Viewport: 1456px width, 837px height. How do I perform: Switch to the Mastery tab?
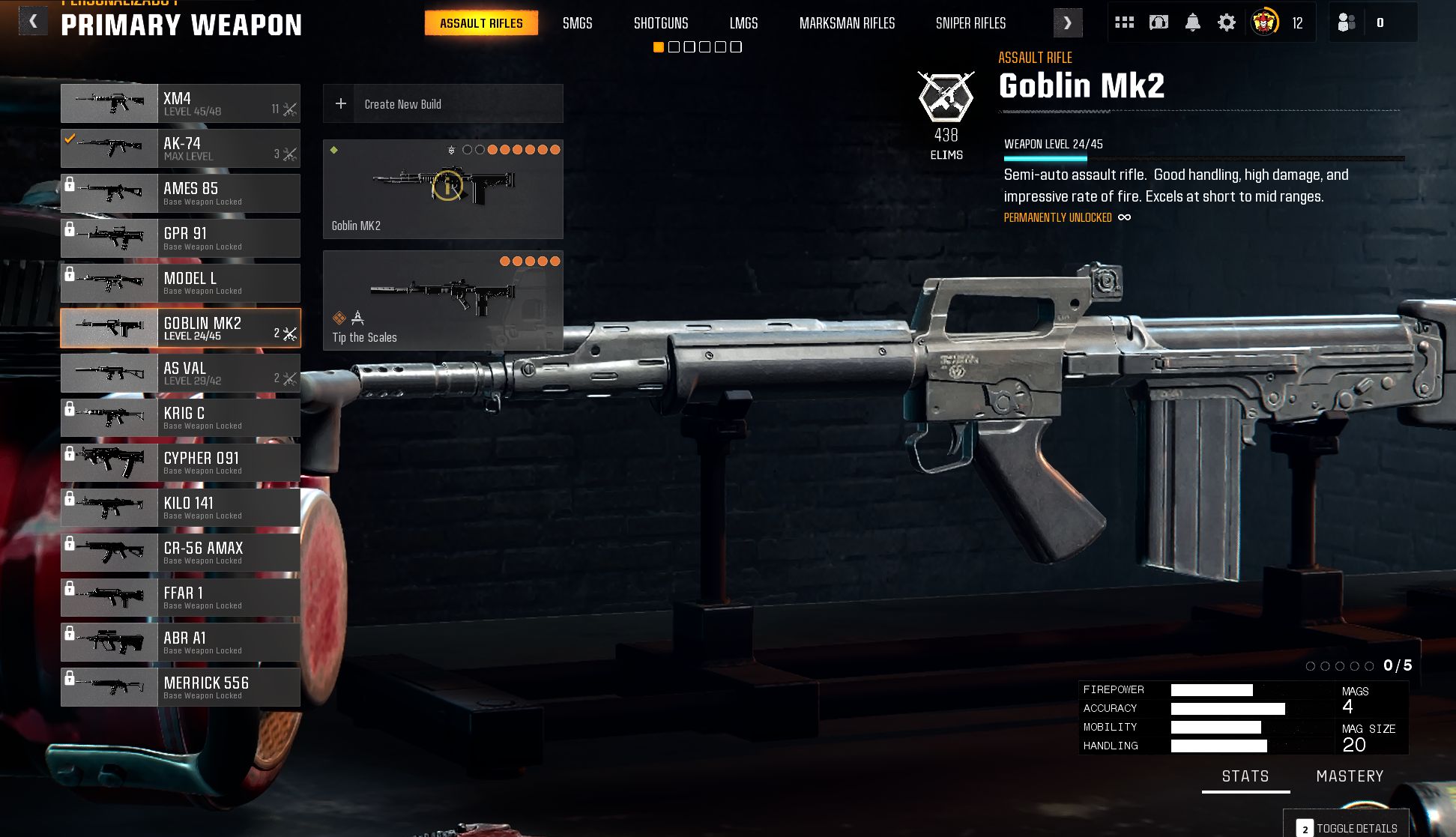click(1350, 776)
